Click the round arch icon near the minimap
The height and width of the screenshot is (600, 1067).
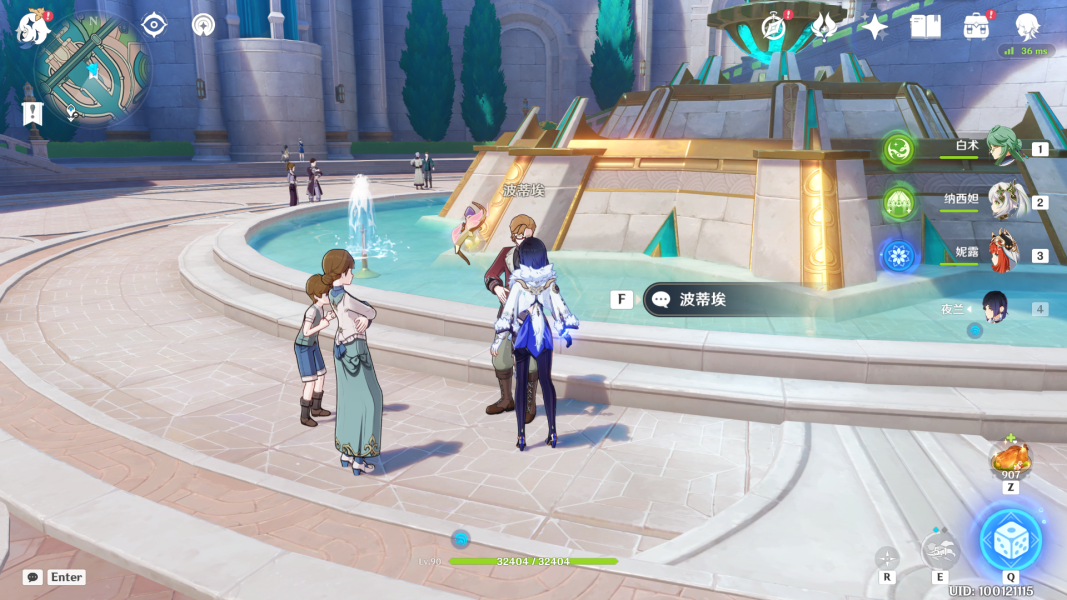[x=204, y=25]
